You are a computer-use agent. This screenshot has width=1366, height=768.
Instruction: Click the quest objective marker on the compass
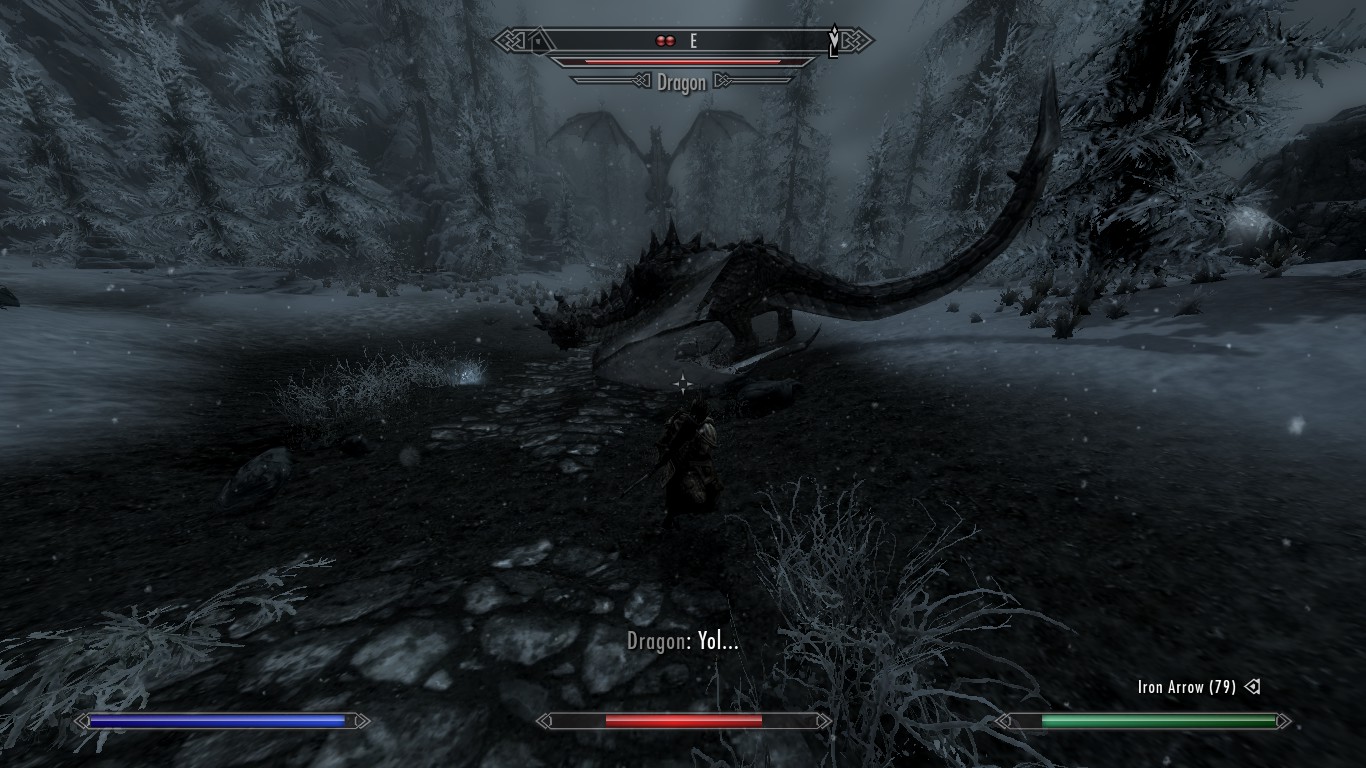[x=834, y=40]
